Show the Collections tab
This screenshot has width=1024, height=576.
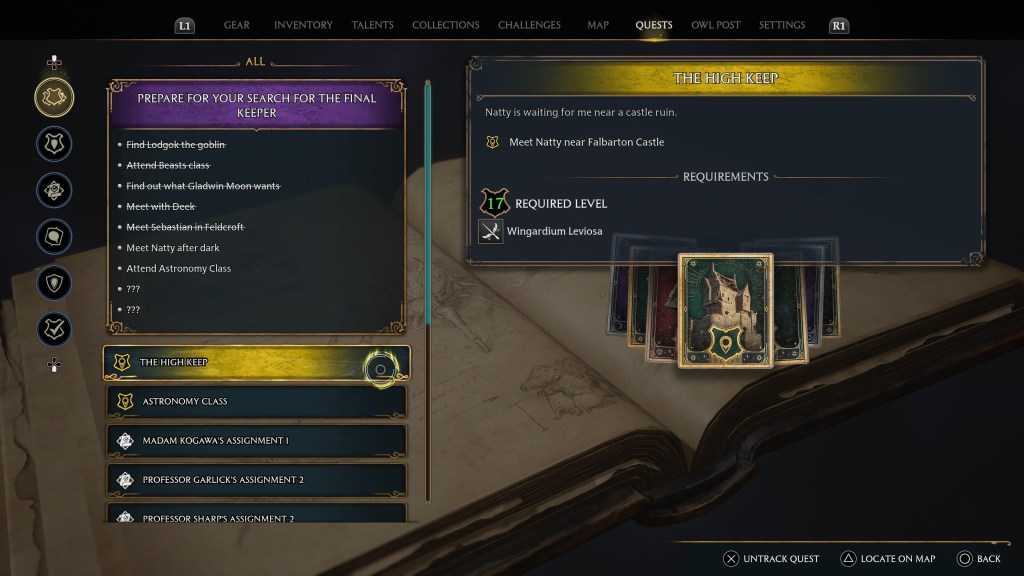[445, 25]
